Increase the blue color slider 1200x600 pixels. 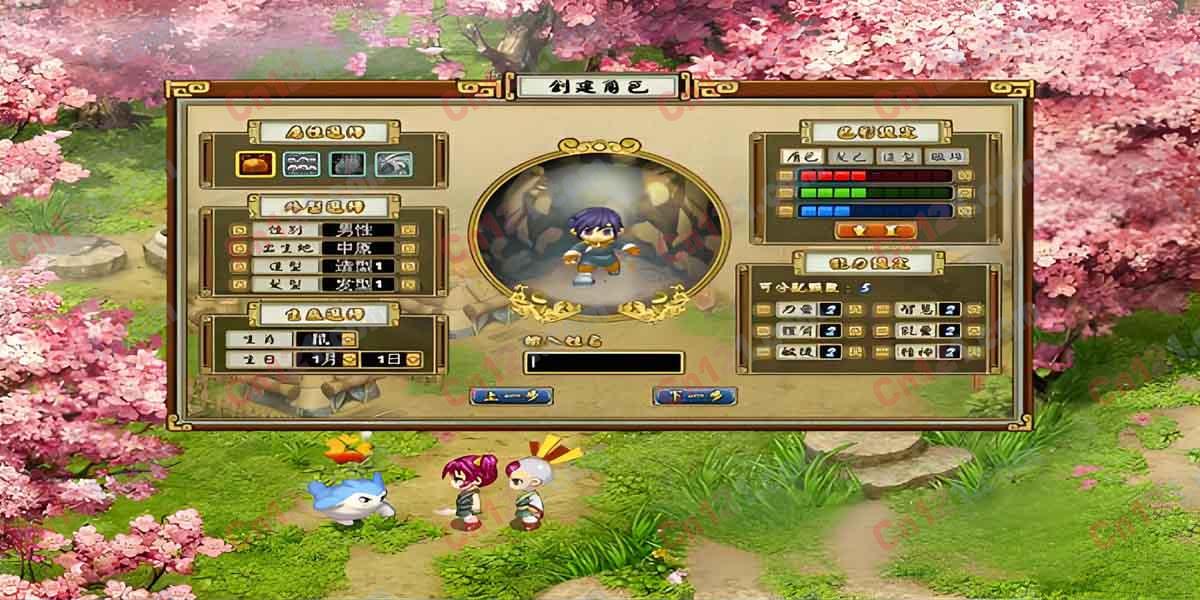(964, 210)
